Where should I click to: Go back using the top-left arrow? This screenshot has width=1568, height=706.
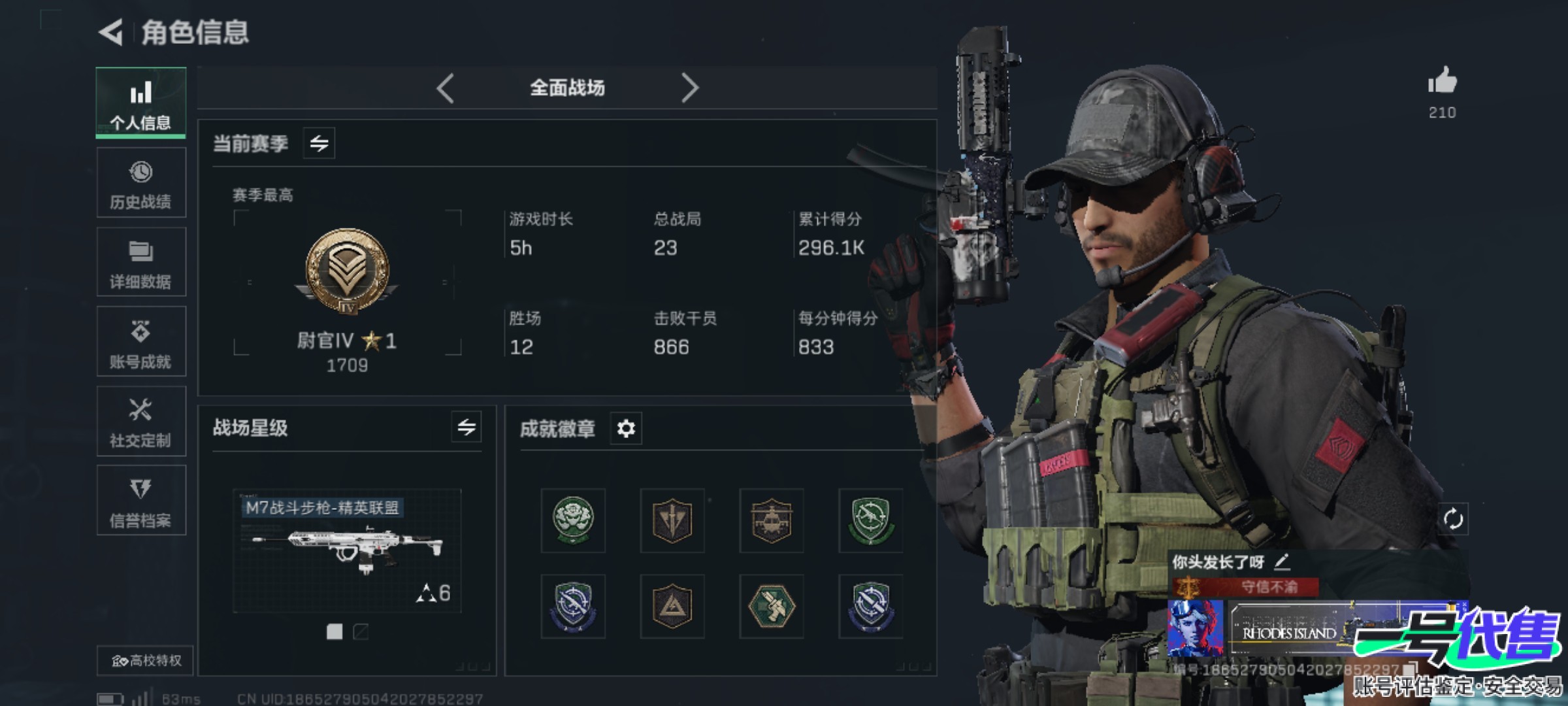click(111, 32)
